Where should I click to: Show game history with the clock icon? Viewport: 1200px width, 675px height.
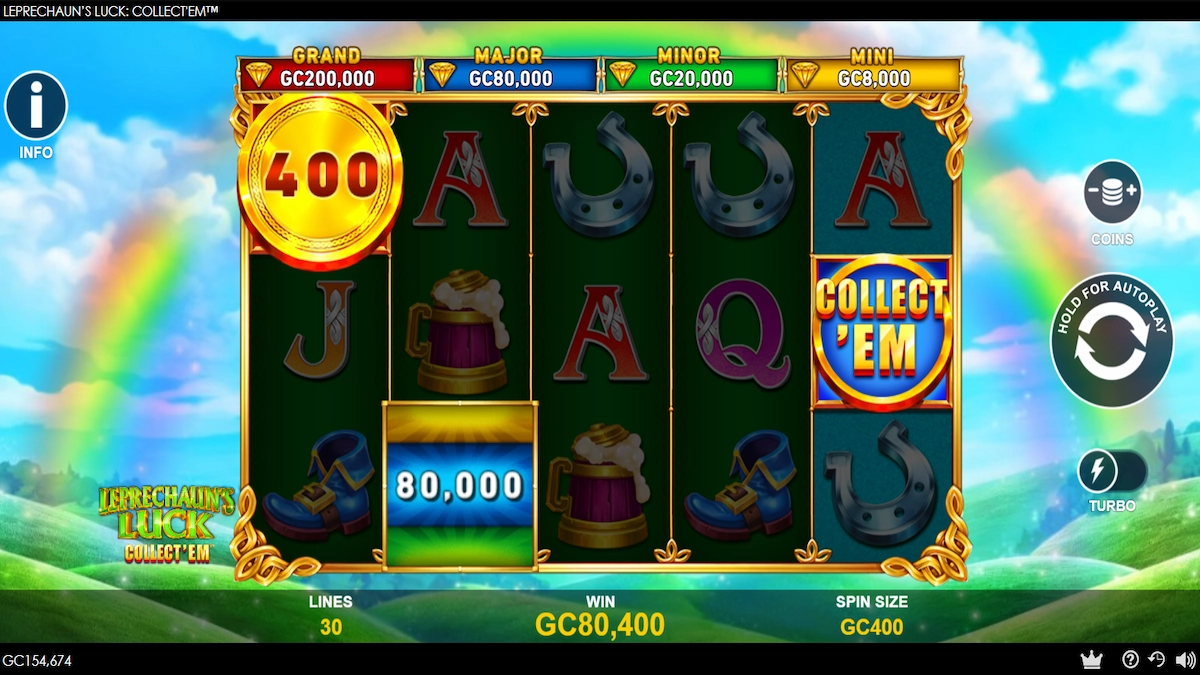point(1157,660)
